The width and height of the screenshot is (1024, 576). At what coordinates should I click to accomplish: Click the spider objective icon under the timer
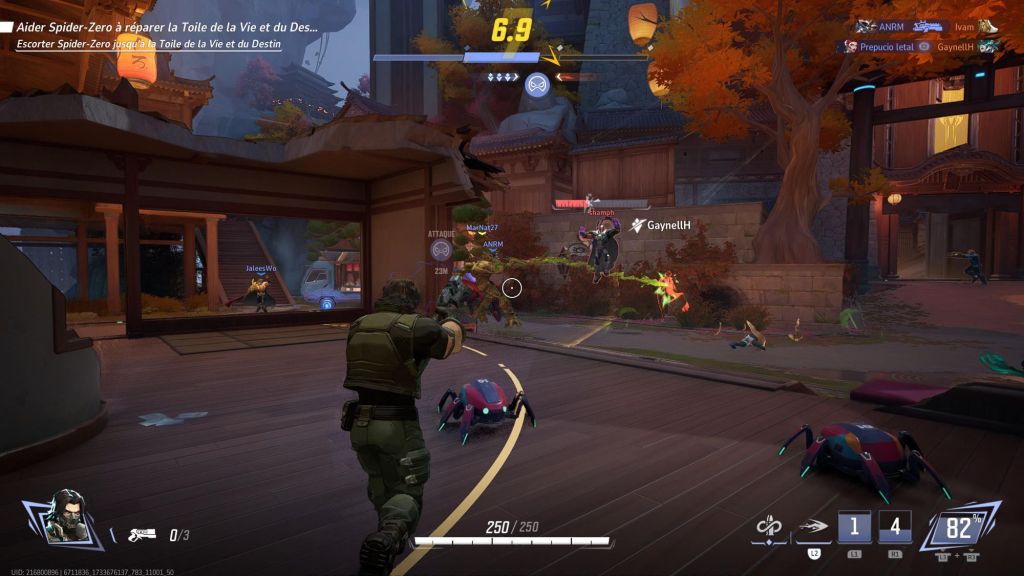pos(537,84)
